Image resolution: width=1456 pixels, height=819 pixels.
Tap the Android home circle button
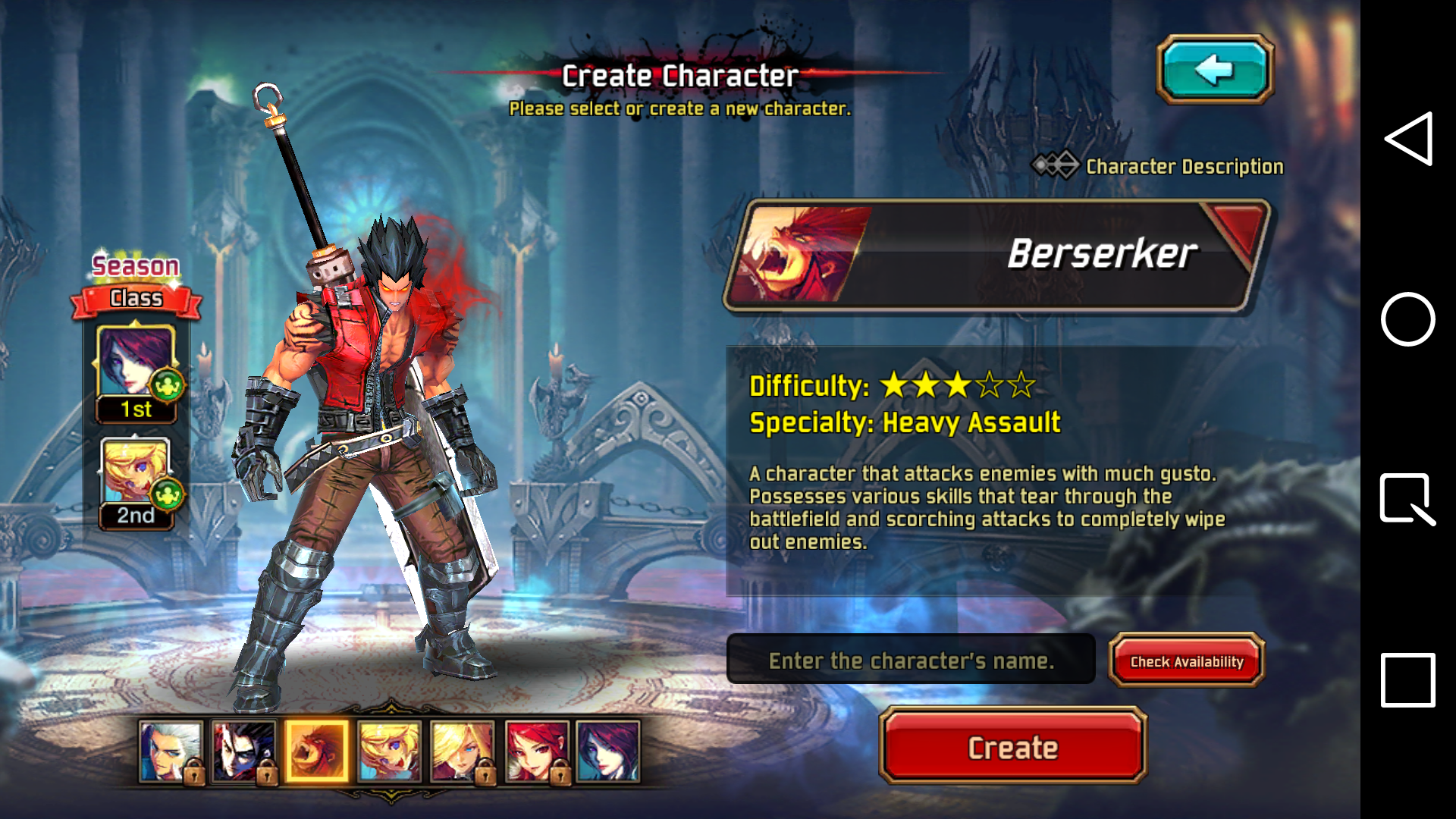pos(1408,319)
